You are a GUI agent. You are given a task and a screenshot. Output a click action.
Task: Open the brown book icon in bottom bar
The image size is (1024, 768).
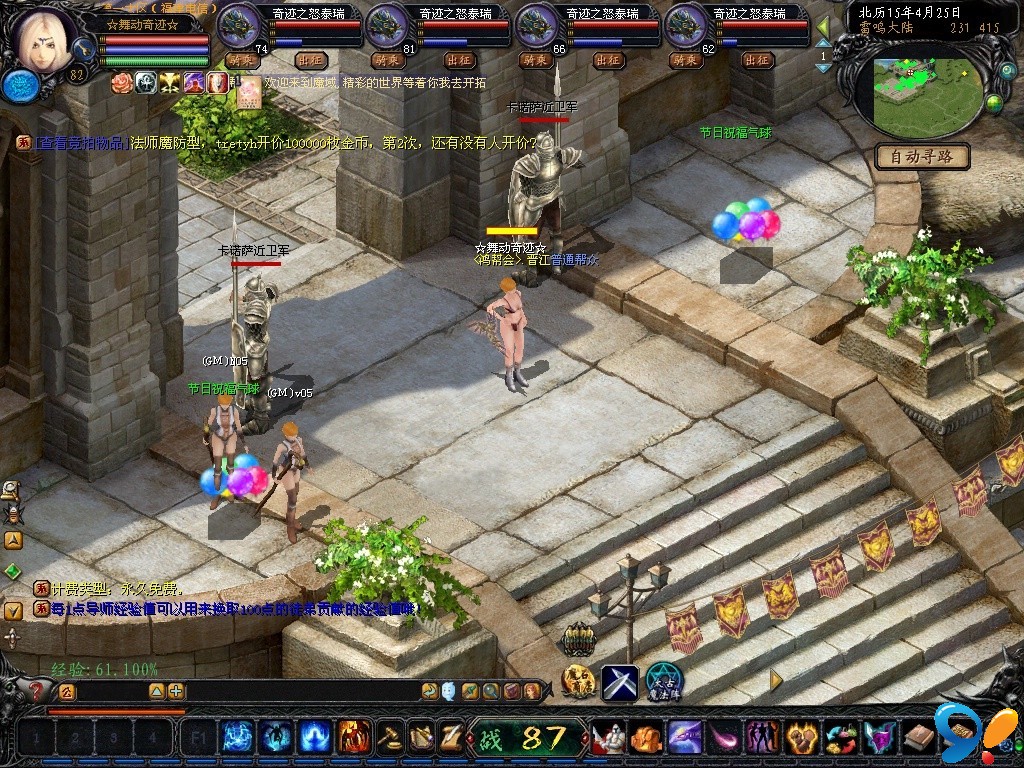(917, 738)
